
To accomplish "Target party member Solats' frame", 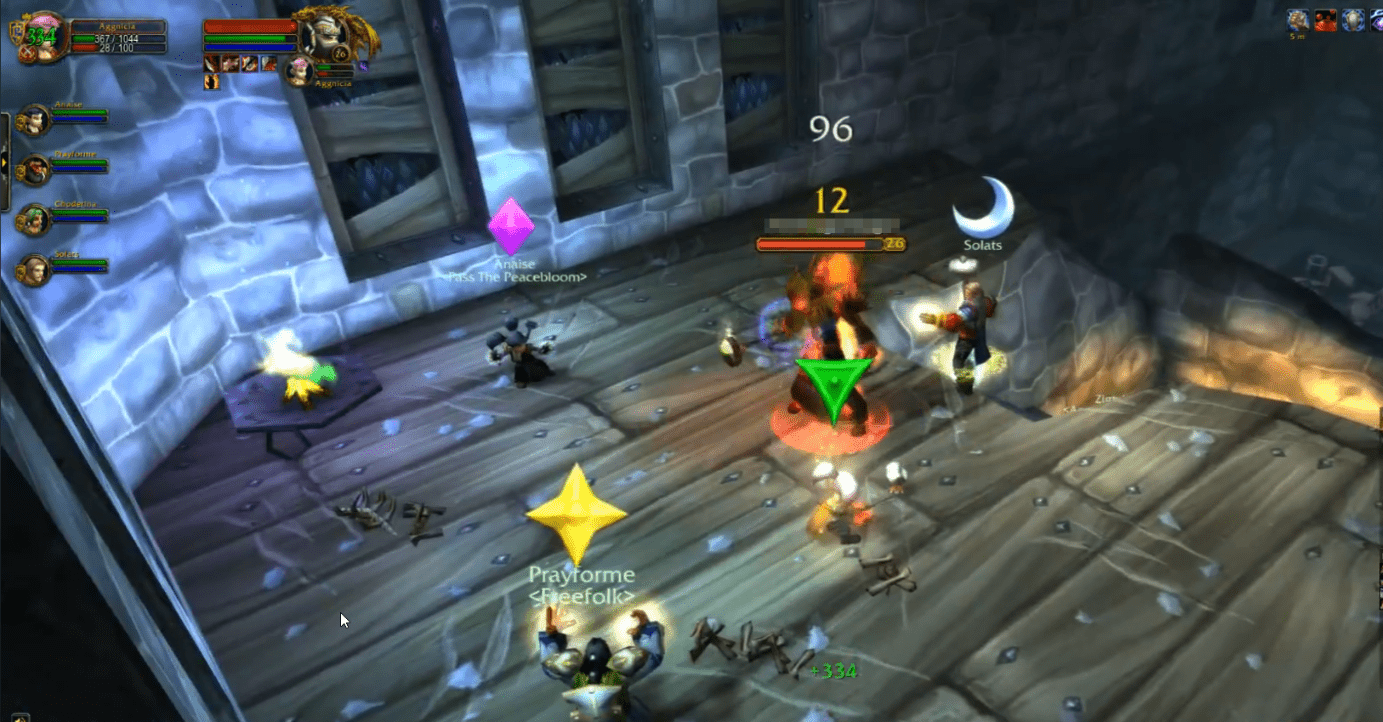I will click(x=36, y=270).
